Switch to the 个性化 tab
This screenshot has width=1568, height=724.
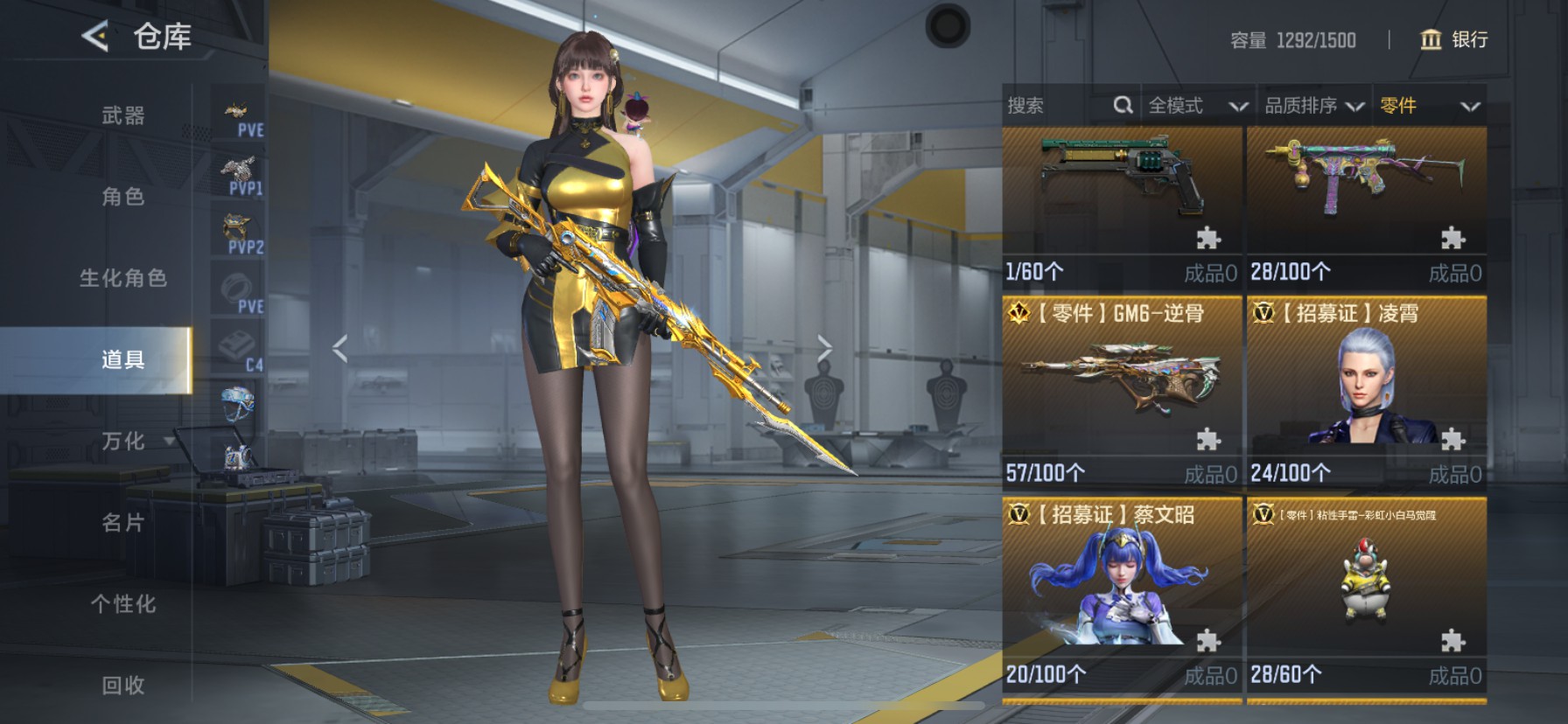pyautogui.click(x=122, y=604)
